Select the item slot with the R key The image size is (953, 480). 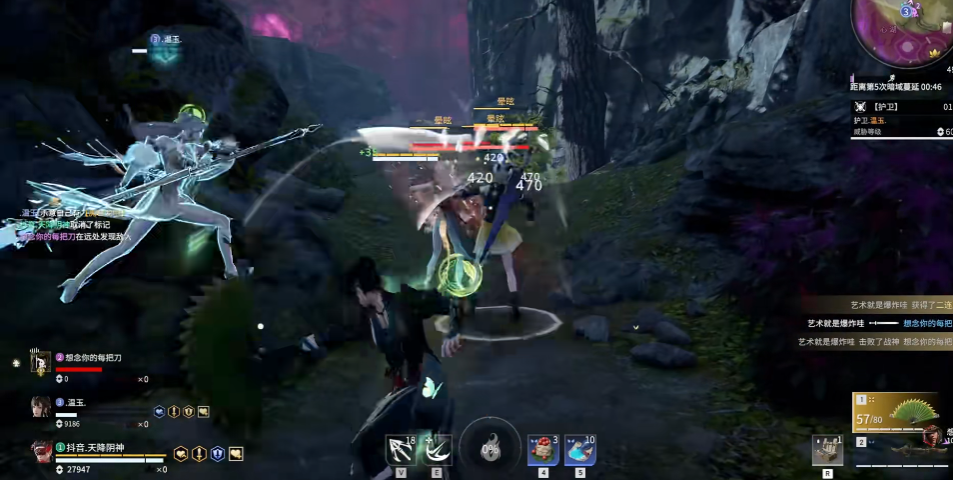point(827,450)
